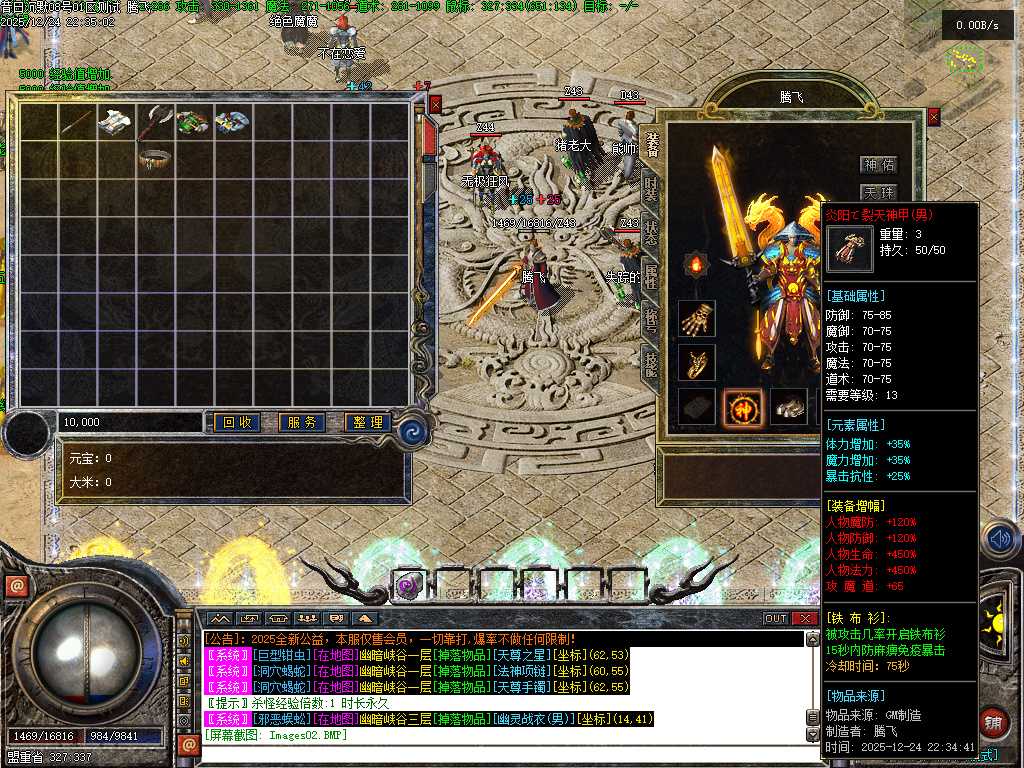Image resolution: width=1024 pixels, height=768 pixels.
Task: Click the blue swirl button on the bag
Action: [411, 432]
